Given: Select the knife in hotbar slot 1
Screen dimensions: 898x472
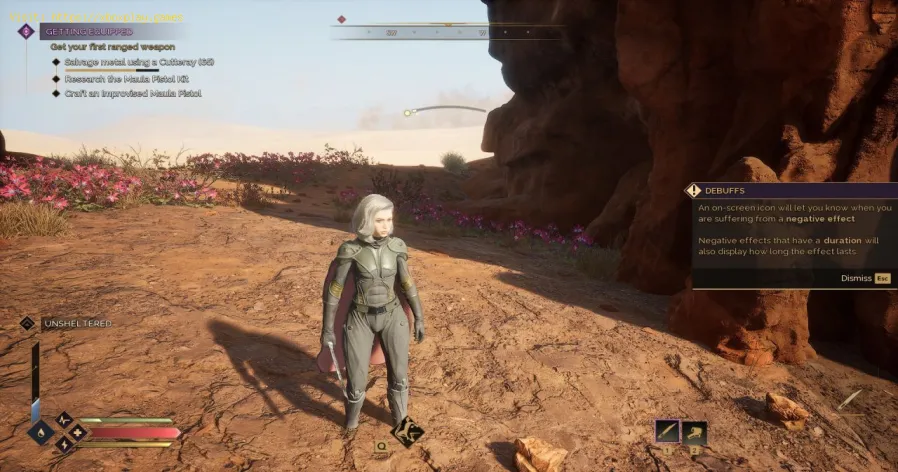Looking at the screenshot, I should point(667,432).
